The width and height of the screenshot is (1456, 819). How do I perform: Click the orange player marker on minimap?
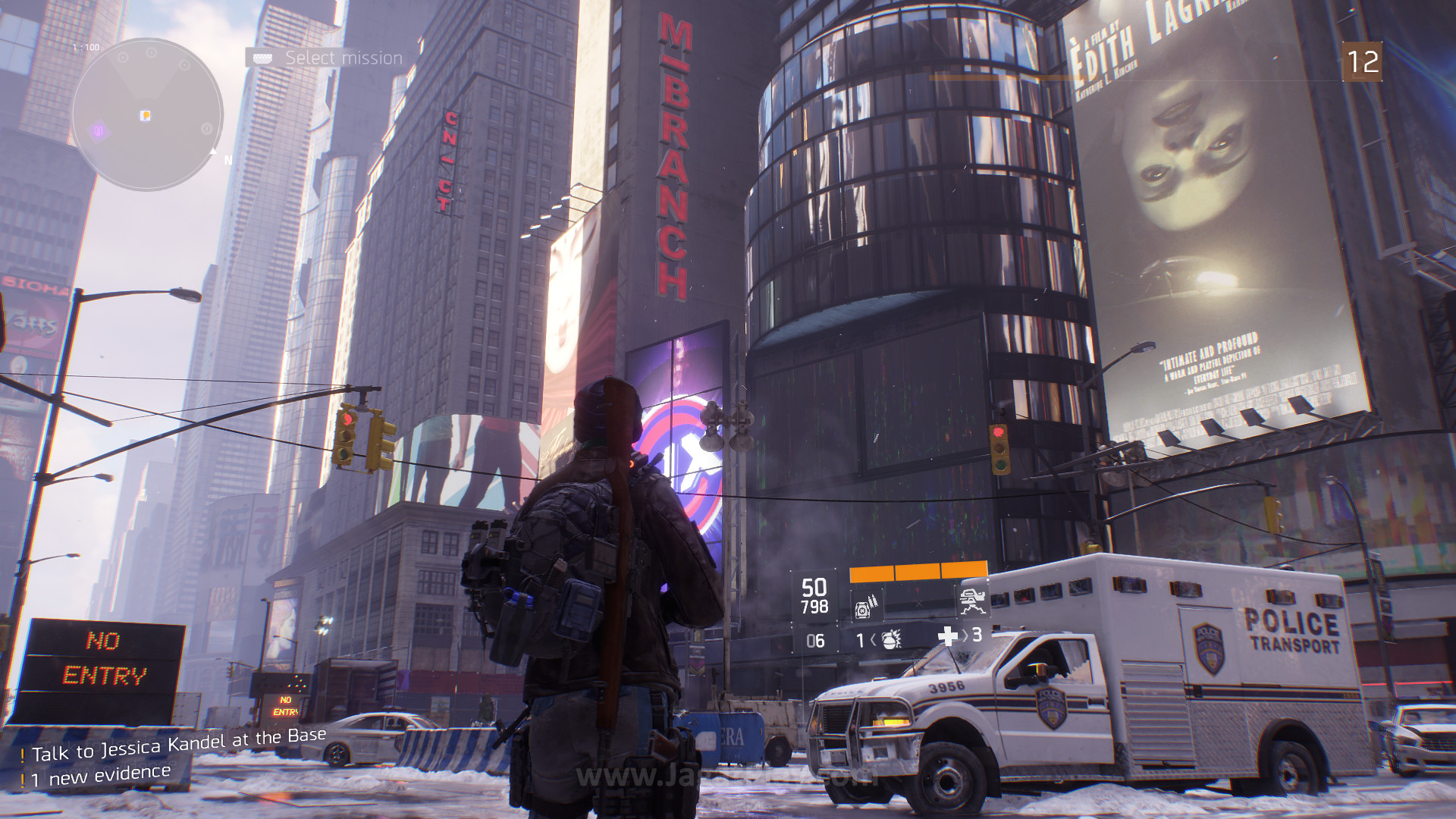[x=146, y=115]
